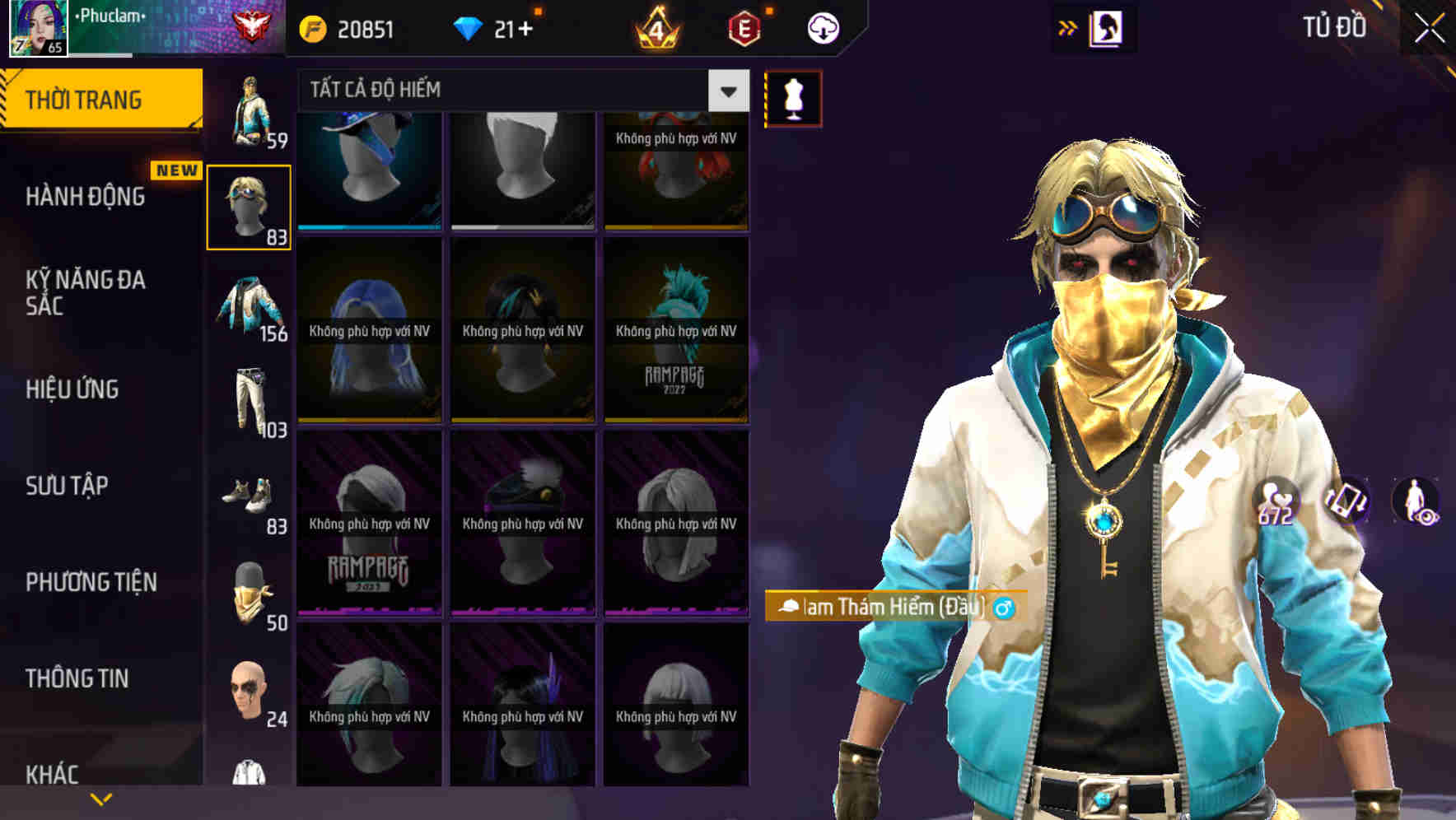Open the Elite Pass E badge

tap(744, 26)
